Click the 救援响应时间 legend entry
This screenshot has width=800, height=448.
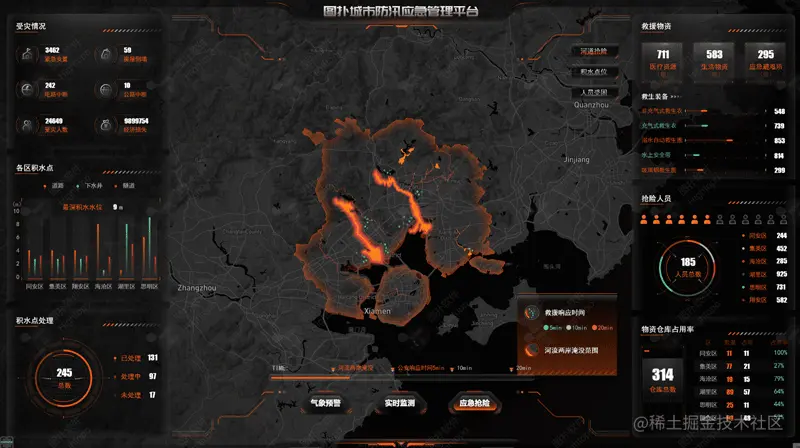[565, 313]
